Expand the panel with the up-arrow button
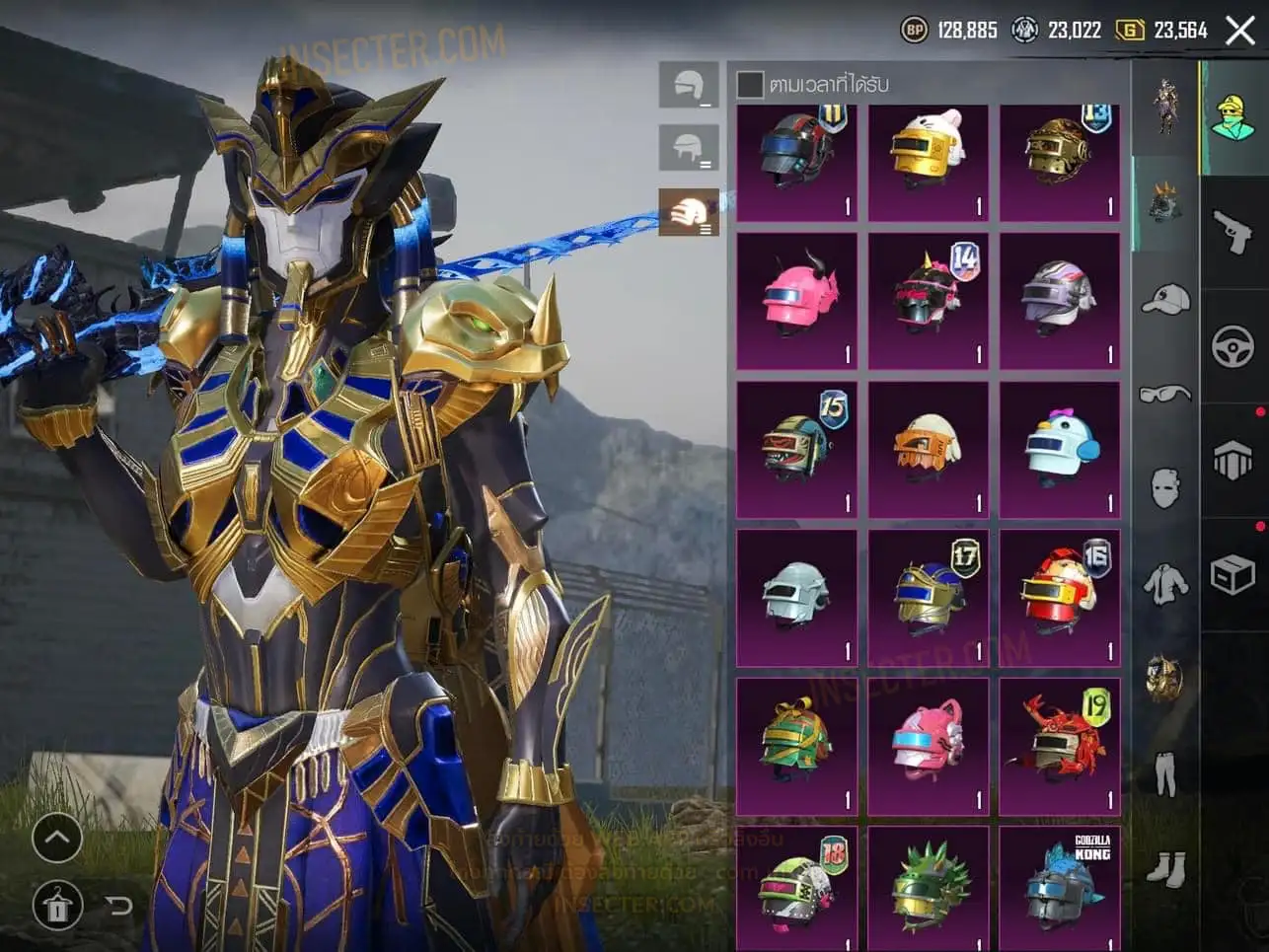Image resolution: width=1269 pixels, height=952 pixels. (56, 840)
